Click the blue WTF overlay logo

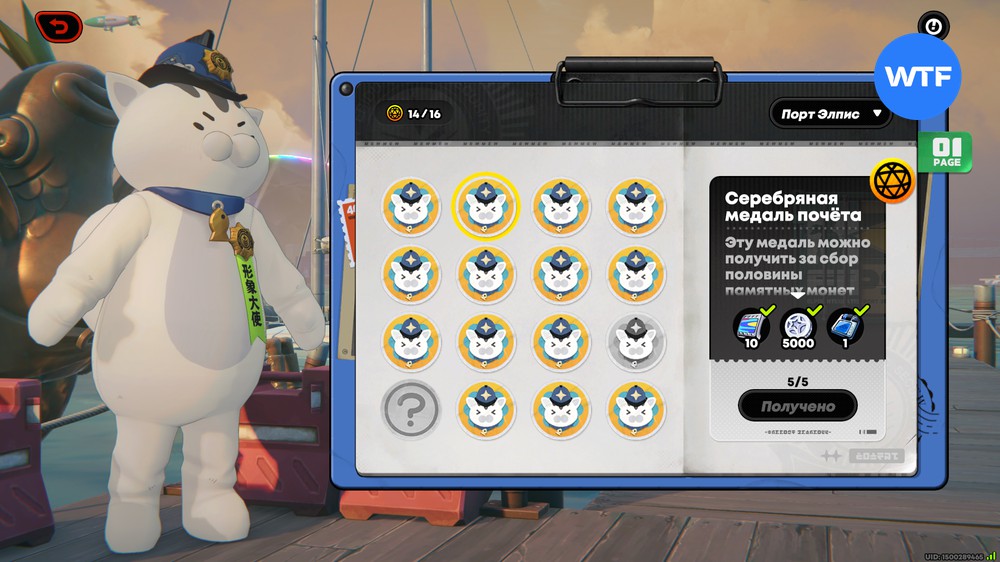917,76
